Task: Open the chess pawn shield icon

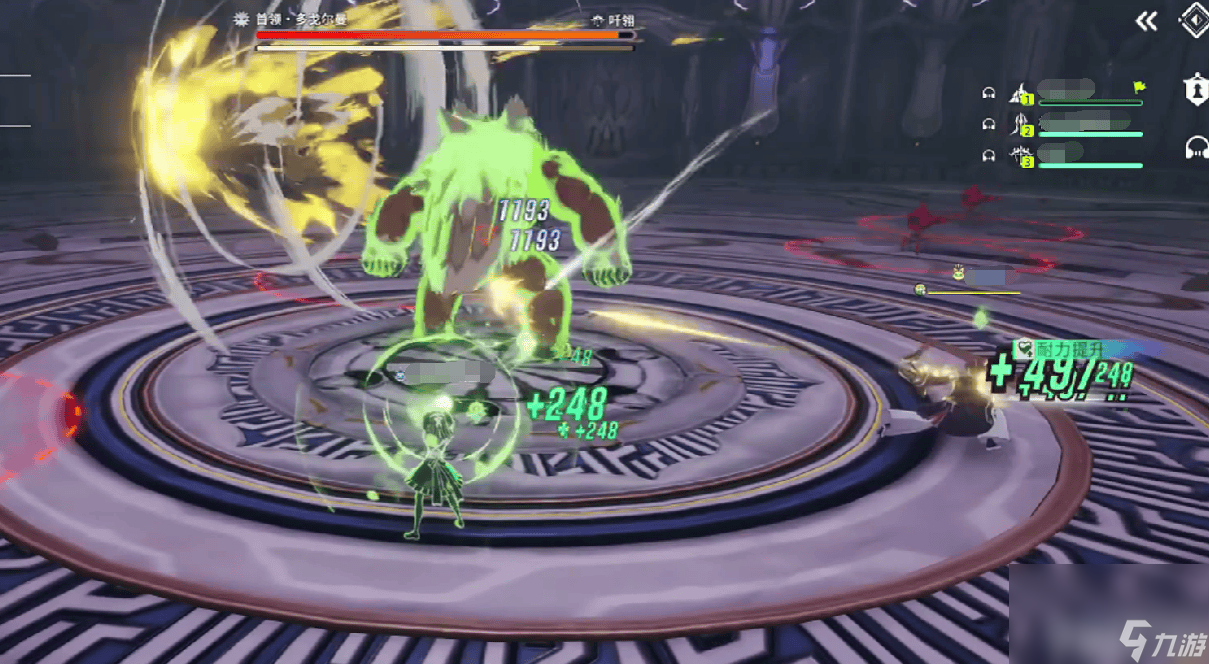Action: (x=1192, y=90)
